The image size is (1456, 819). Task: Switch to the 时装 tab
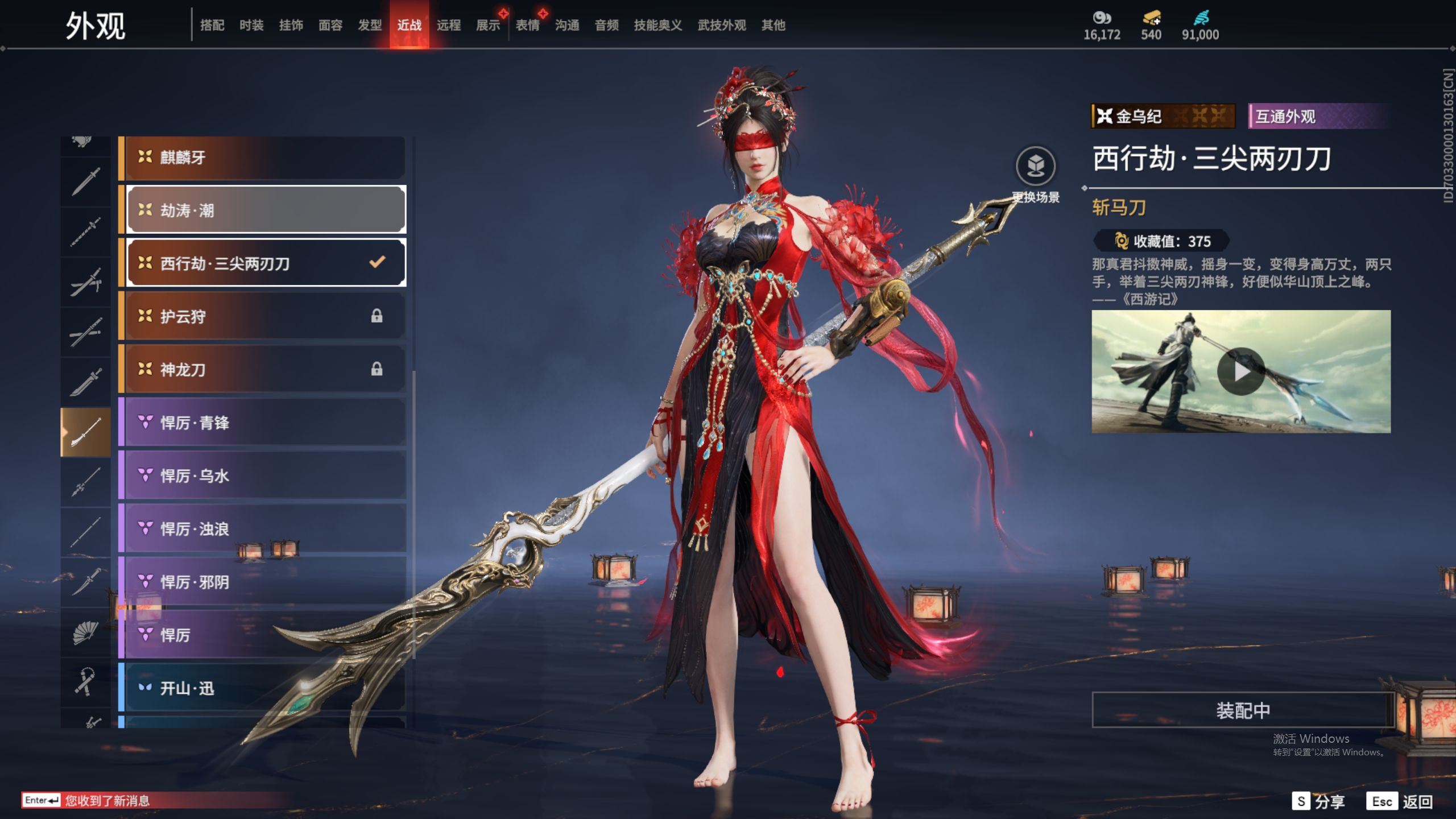[x=251, y=25]
